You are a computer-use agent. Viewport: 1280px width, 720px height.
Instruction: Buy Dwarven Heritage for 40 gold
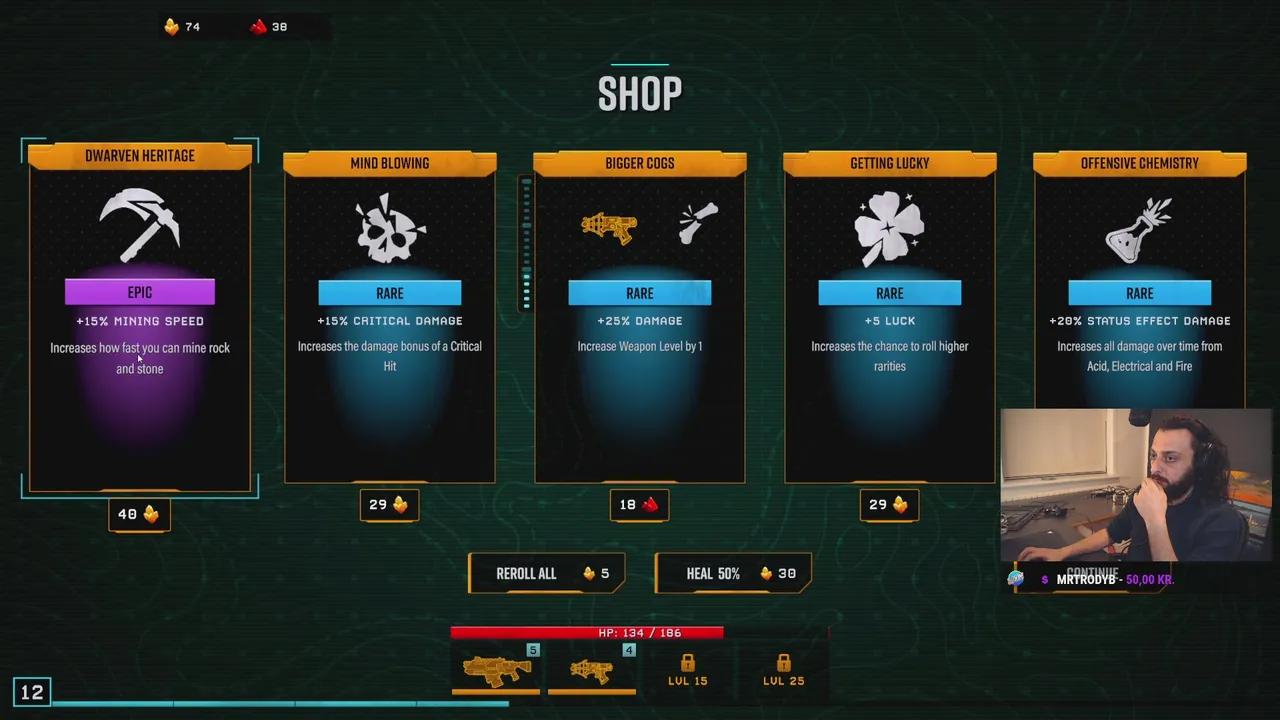pos(139,514)
